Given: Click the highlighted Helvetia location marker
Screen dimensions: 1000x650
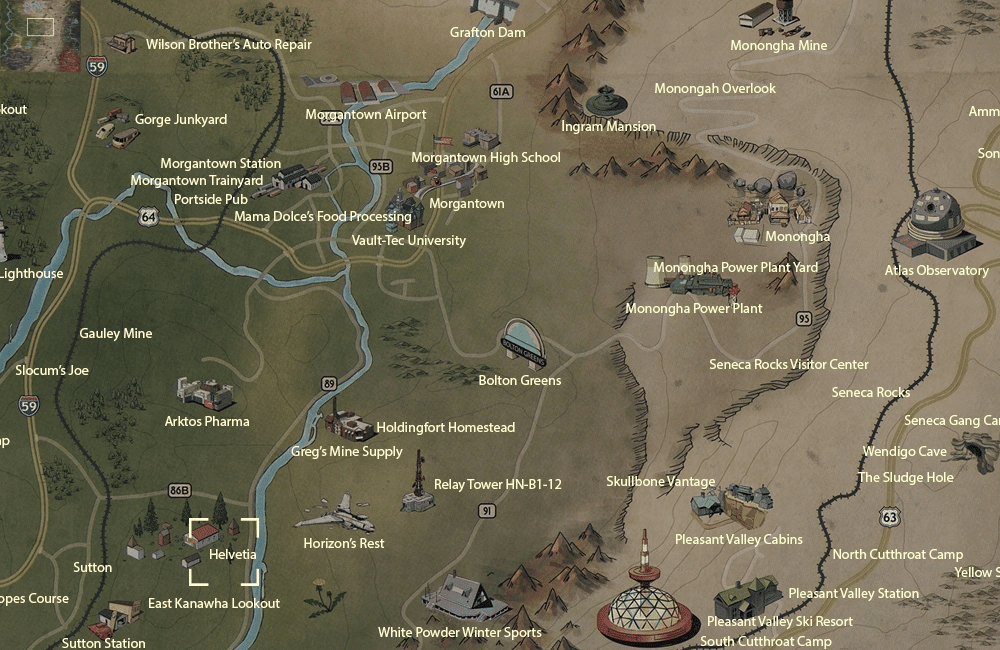Looking at the screenshot, I should [223, 550].
